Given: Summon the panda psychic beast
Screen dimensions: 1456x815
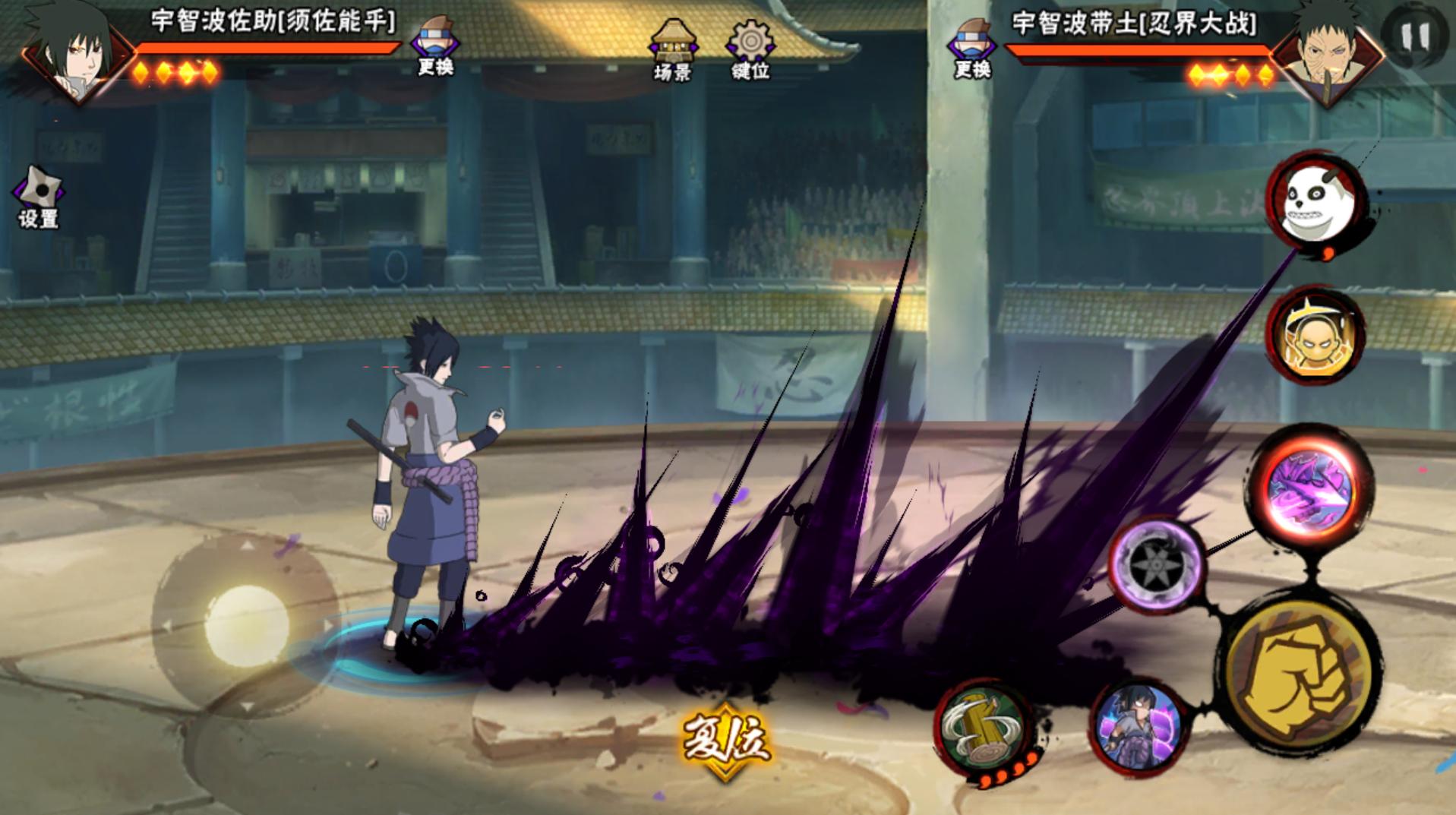Looking at the screenshot, I should [x=1315, y=201].
